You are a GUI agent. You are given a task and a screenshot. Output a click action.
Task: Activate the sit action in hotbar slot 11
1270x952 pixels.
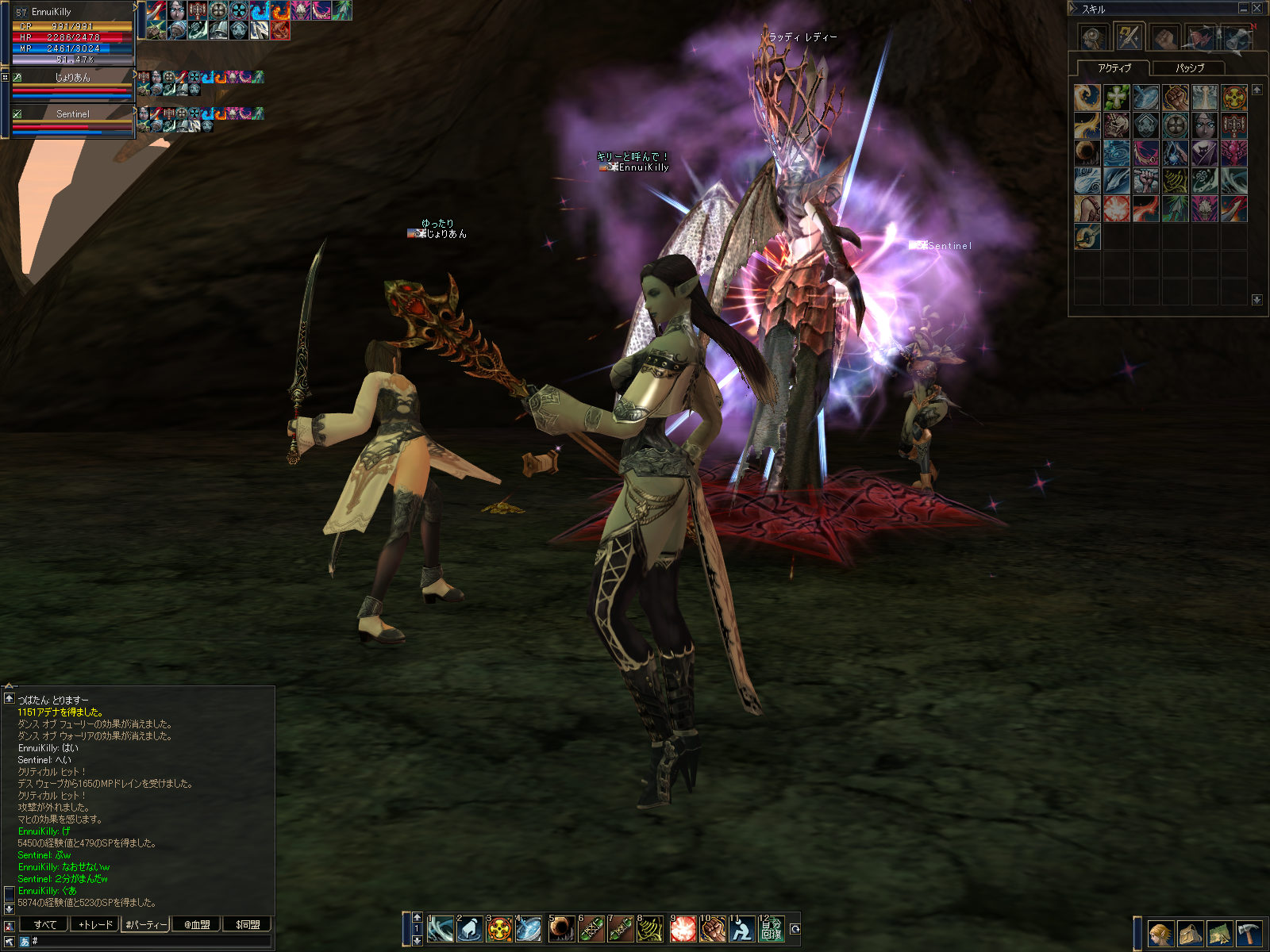point(742,929)
